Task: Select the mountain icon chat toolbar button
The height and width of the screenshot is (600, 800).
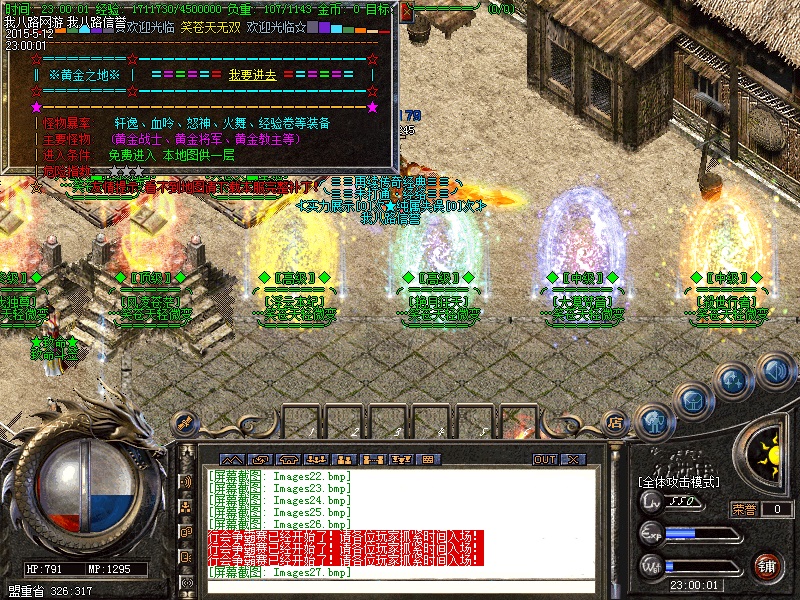Action: 232,459
